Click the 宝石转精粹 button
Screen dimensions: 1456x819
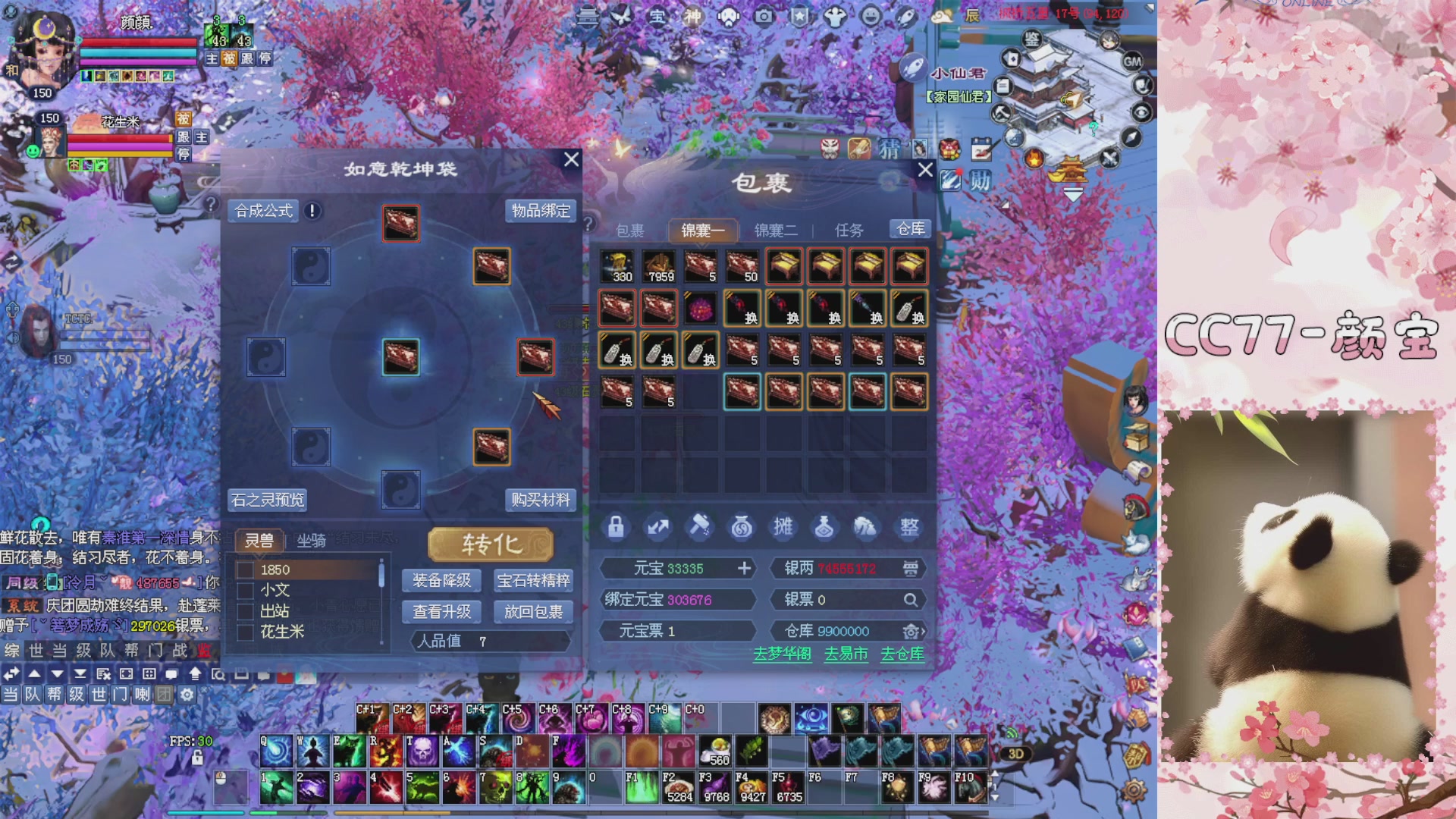point(533,581)
